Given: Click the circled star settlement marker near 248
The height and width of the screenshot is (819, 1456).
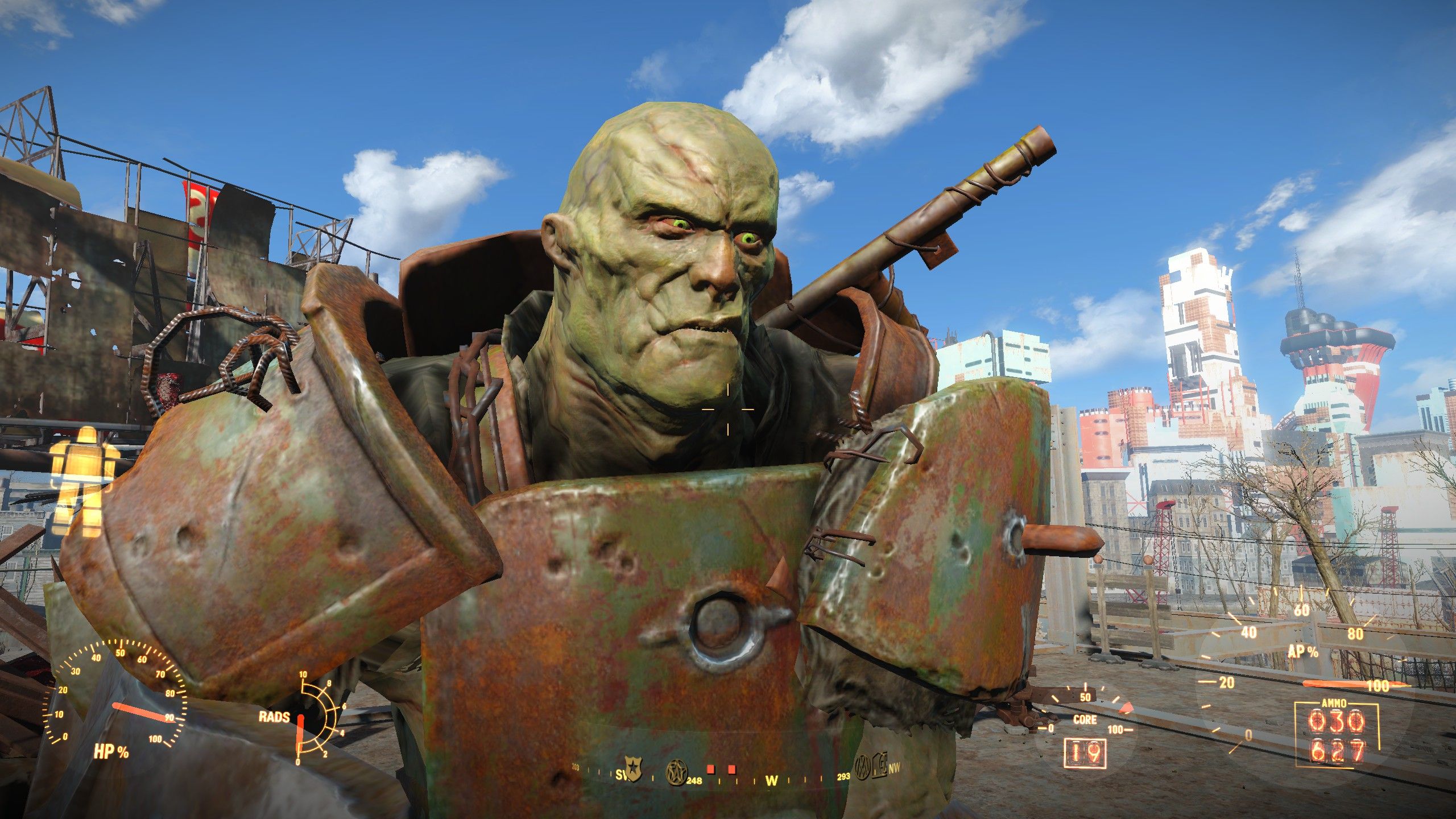Looking at the screenshot, I should [x=677, y=771].
